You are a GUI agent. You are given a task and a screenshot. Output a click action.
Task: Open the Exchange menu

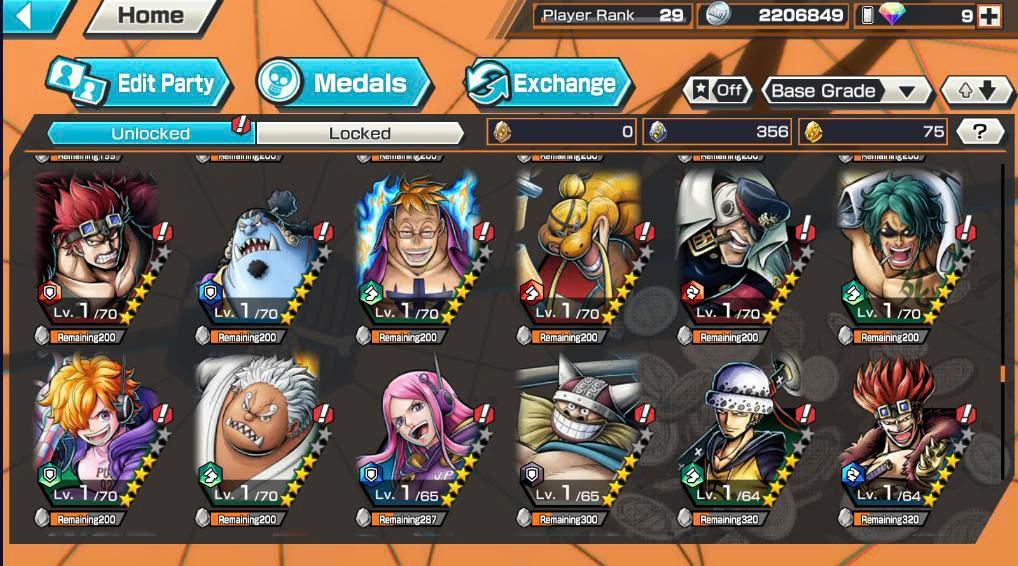pyautogui.click(x=548, y=84)
